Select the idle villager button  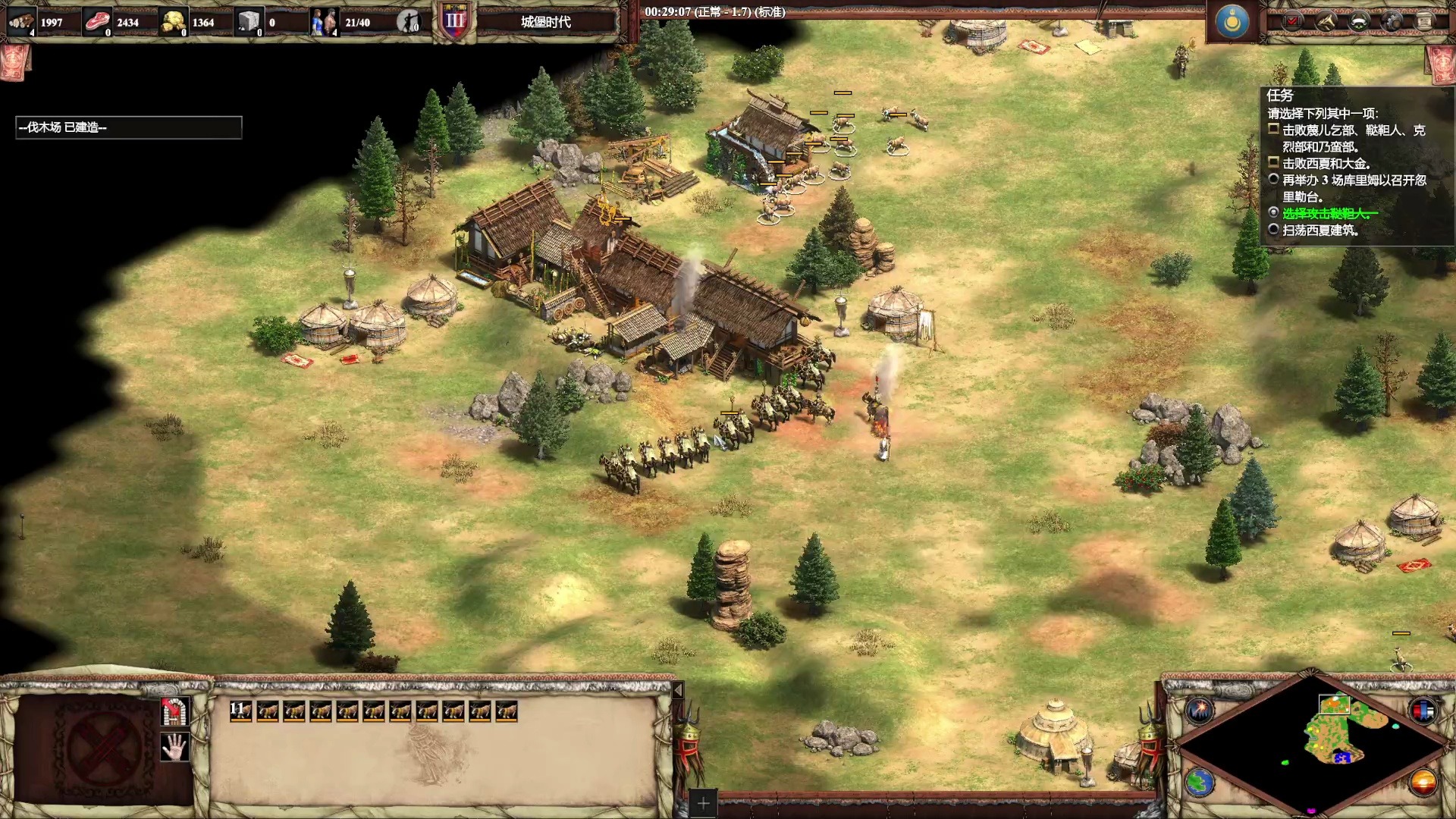409,22
